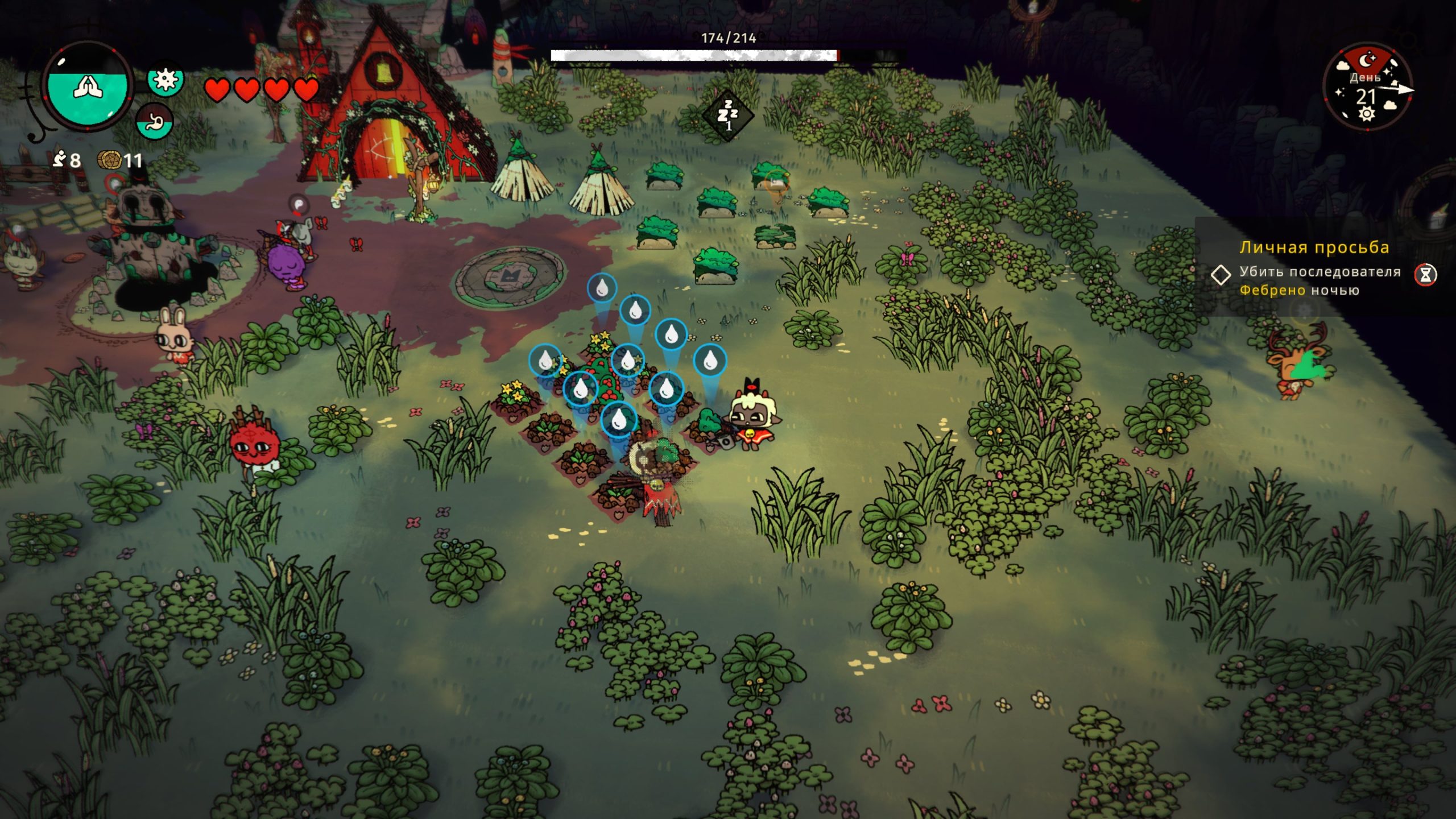Select the cult sickness germ icon
This screenshot has width=1456, height=819.
pos(166,79)
